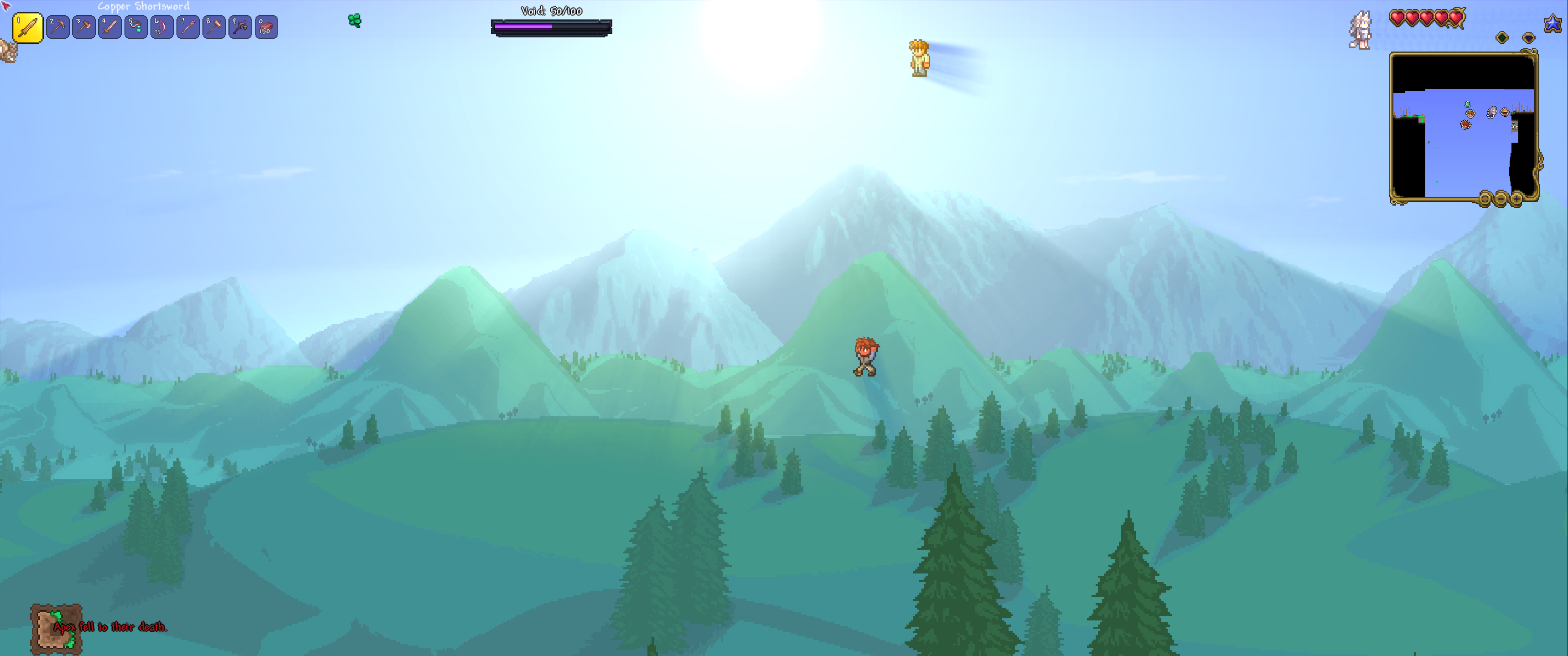Equip the copper broadsword in slot 4
The height and width of the screenshot is (656, 1568).
[109, 27]
